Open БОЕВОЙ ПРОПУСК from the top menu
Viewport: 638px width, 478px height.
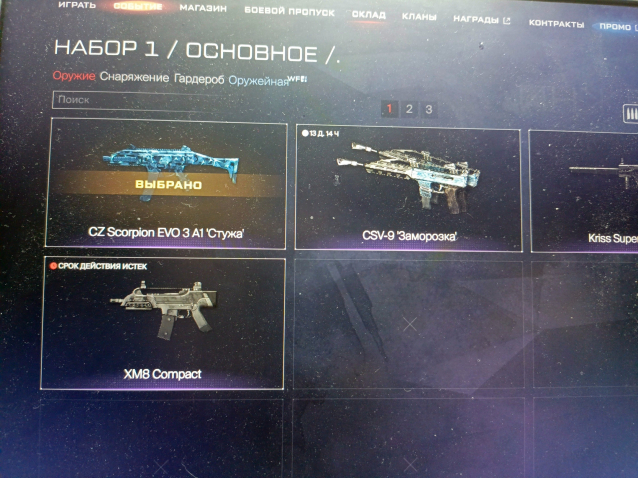[290, 11]
